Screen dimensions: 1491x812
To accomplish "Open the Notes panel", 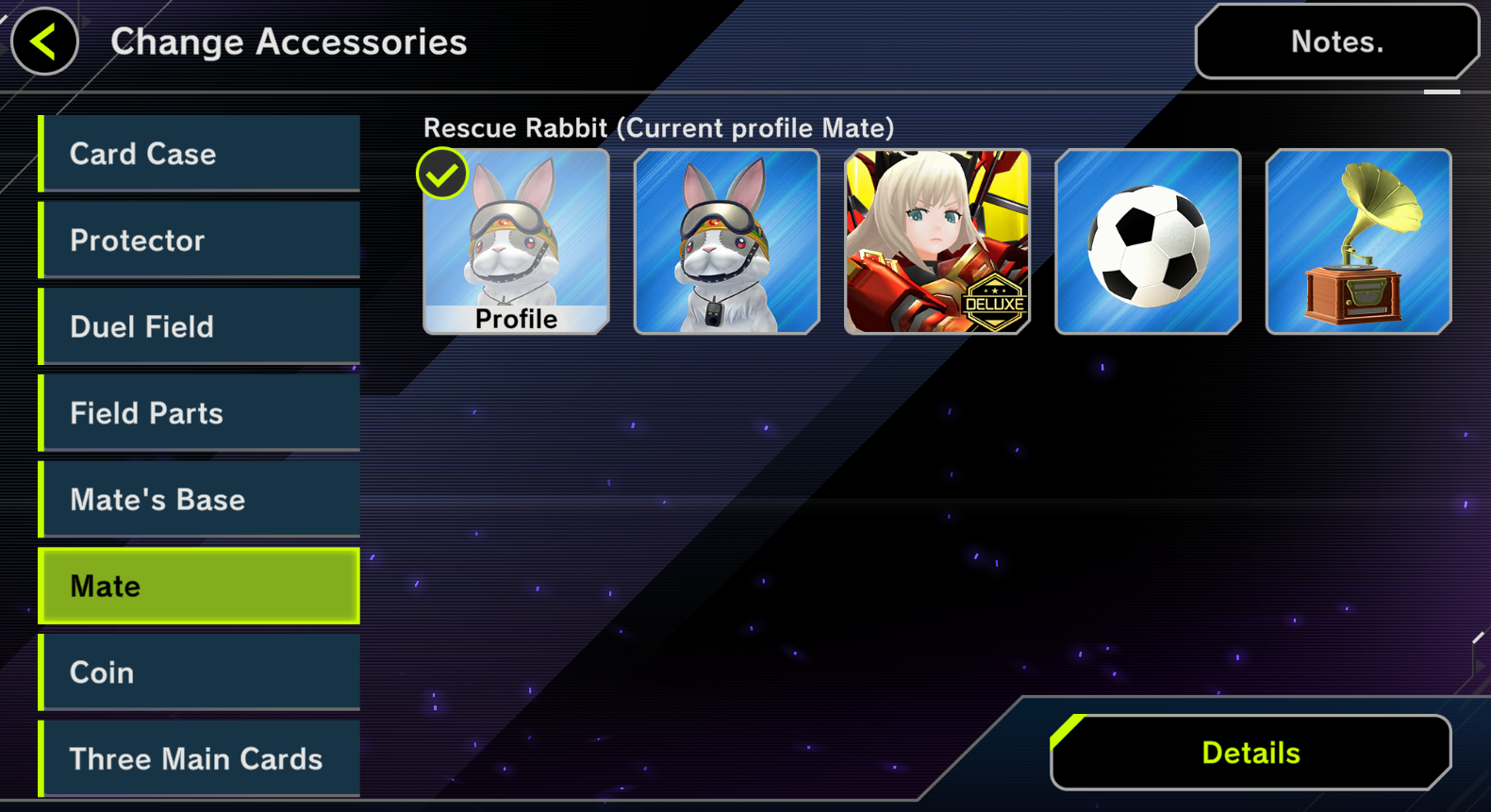I will (1336, 41).
